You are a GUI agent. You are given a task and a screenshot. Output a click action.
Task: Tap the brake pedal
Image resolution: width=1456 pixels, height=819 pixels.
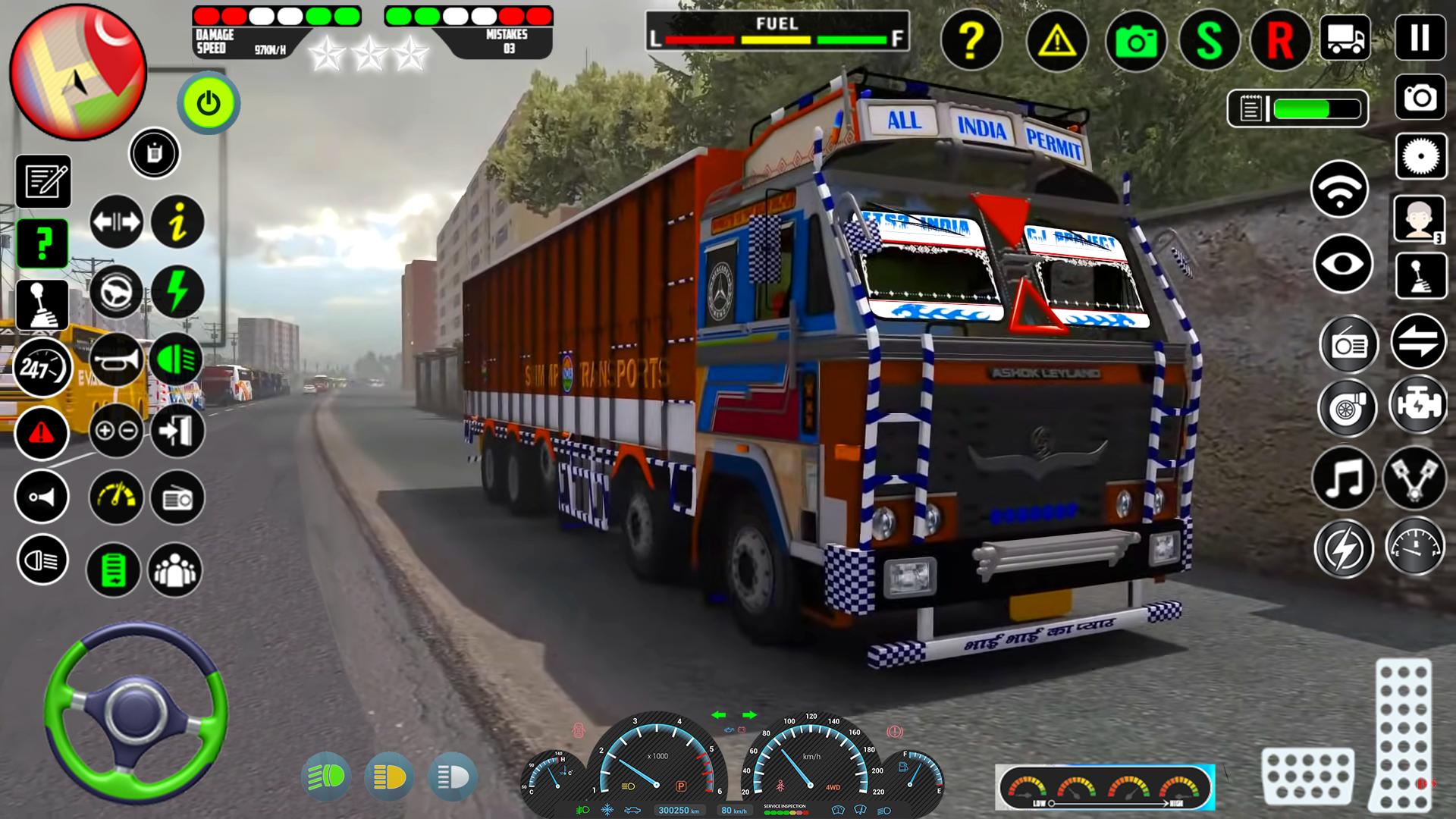pos(1307,776)
